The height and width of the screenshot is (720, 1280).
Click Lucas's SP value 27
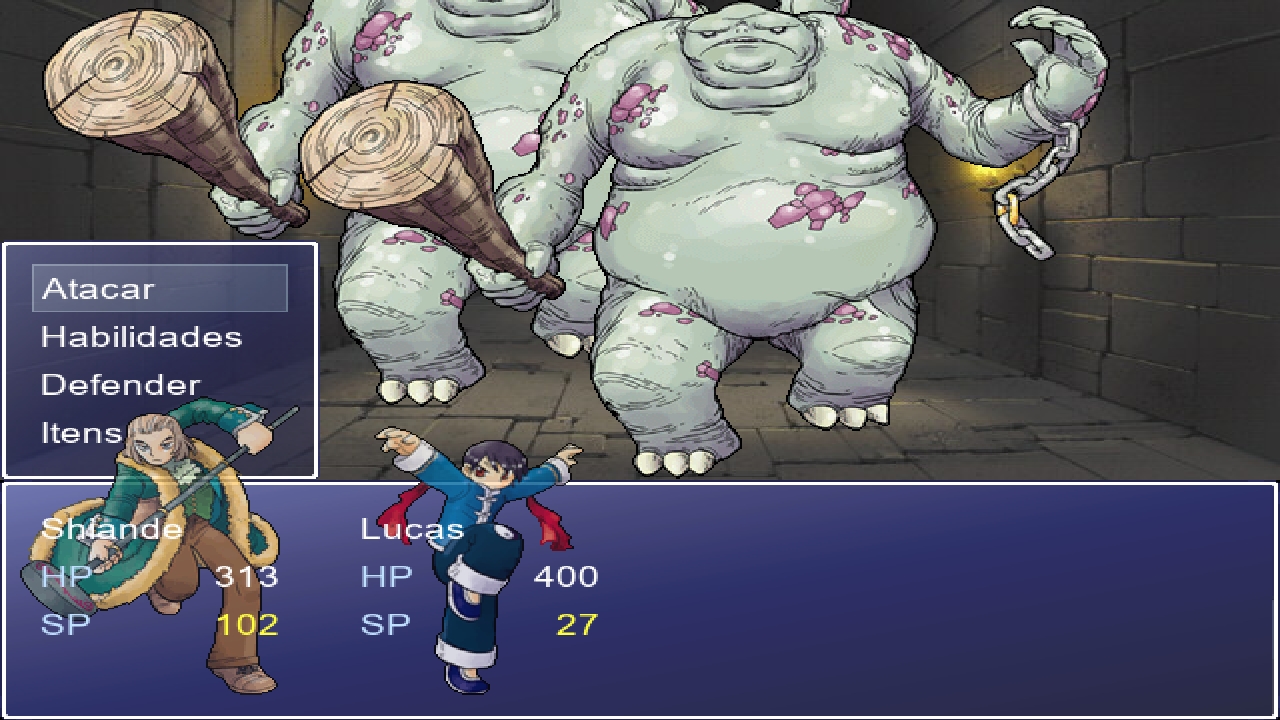[578, 623]
